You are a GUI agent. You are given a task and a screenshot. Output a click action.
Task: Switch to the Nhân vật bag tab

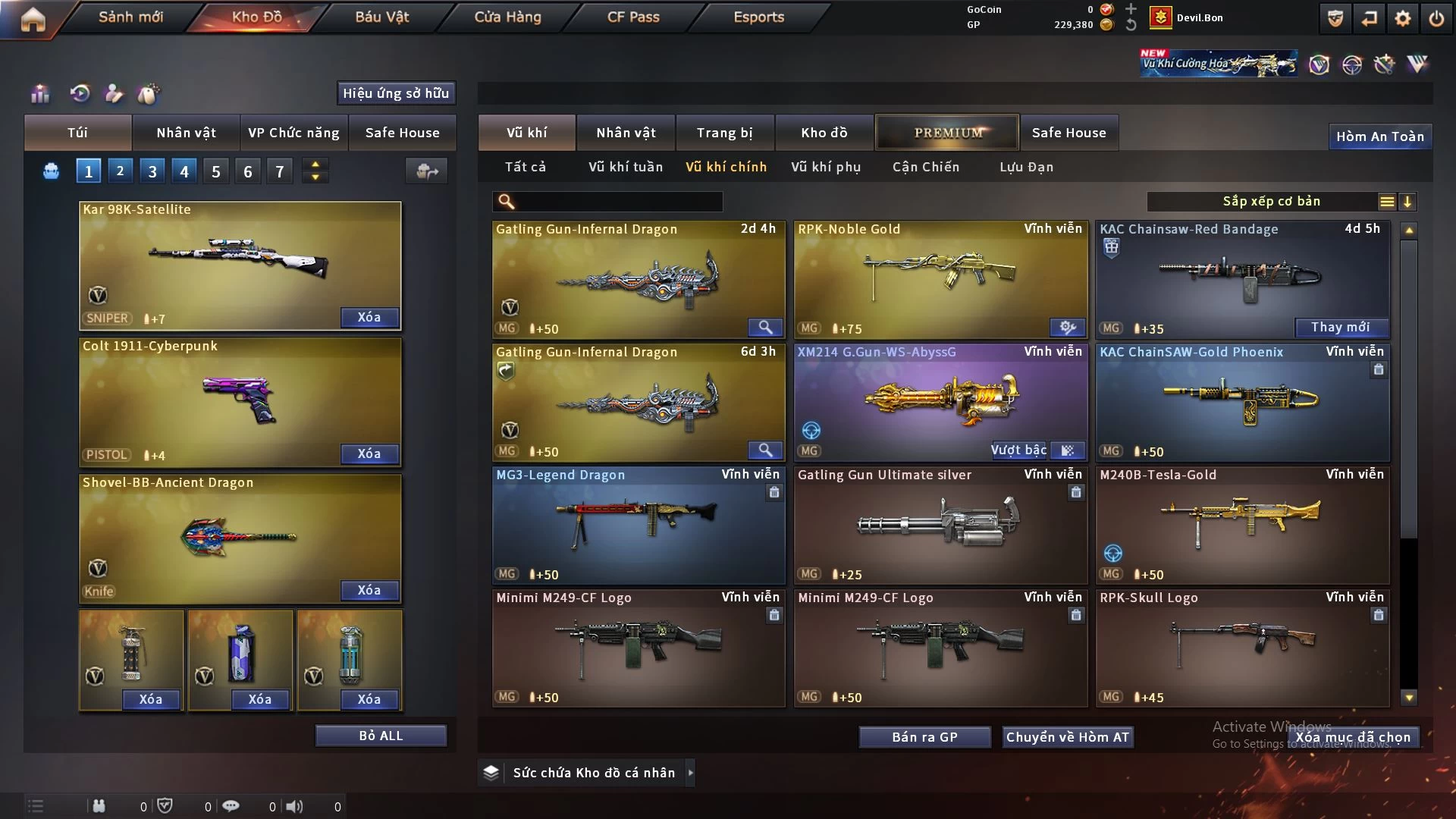[x=186, y=133]
